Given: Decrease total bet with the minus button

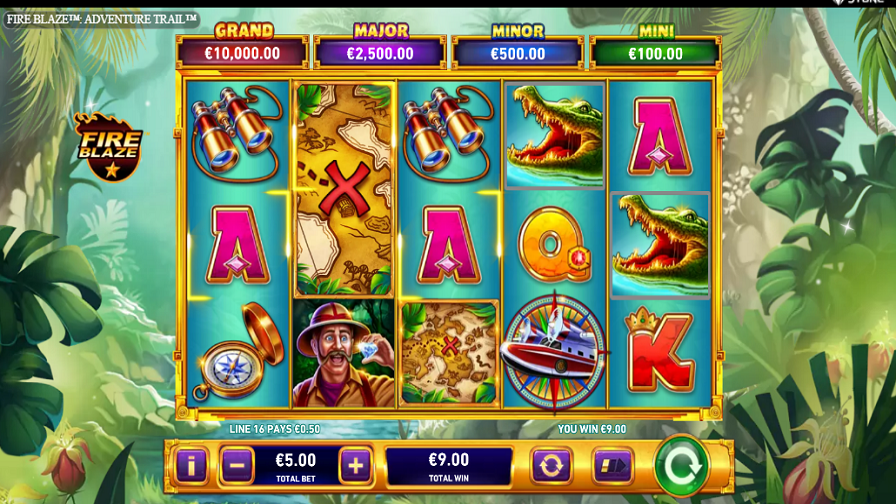Looking at the screenshot, I should (236, 465).
